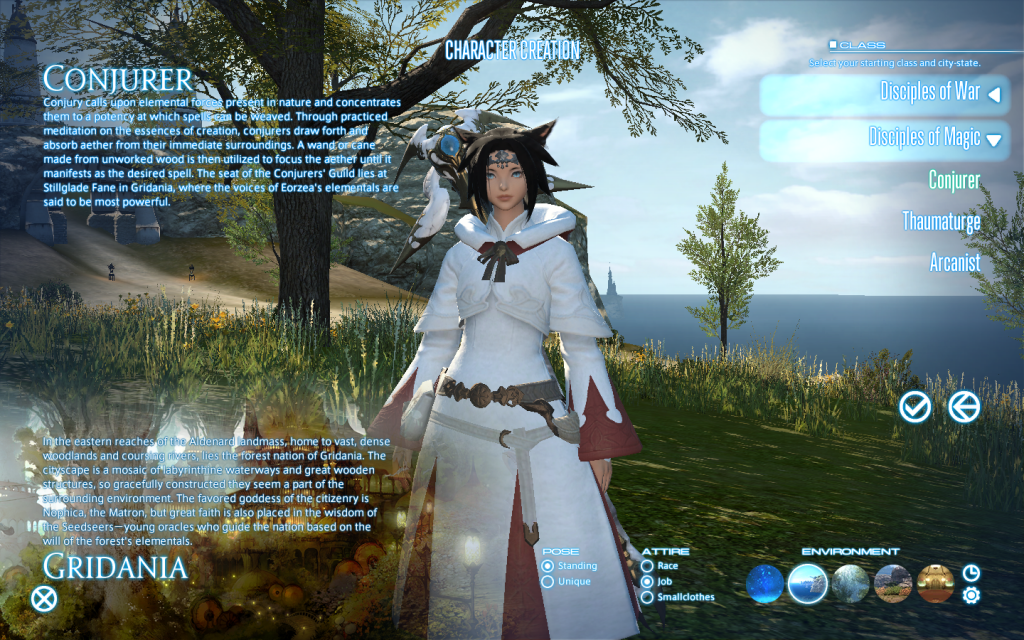1024x640 pixels.
Task: Switch to the green forest environment
Action: click(850, 583)
